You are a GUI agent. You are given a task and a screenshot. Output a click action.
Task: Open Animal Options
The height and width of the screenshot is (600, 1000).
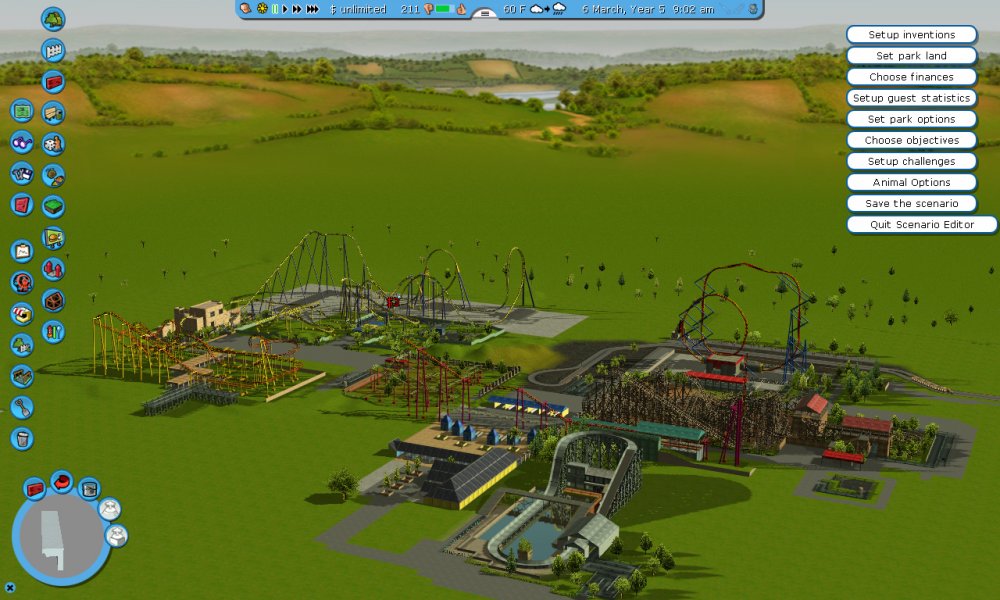click(911, 182)
